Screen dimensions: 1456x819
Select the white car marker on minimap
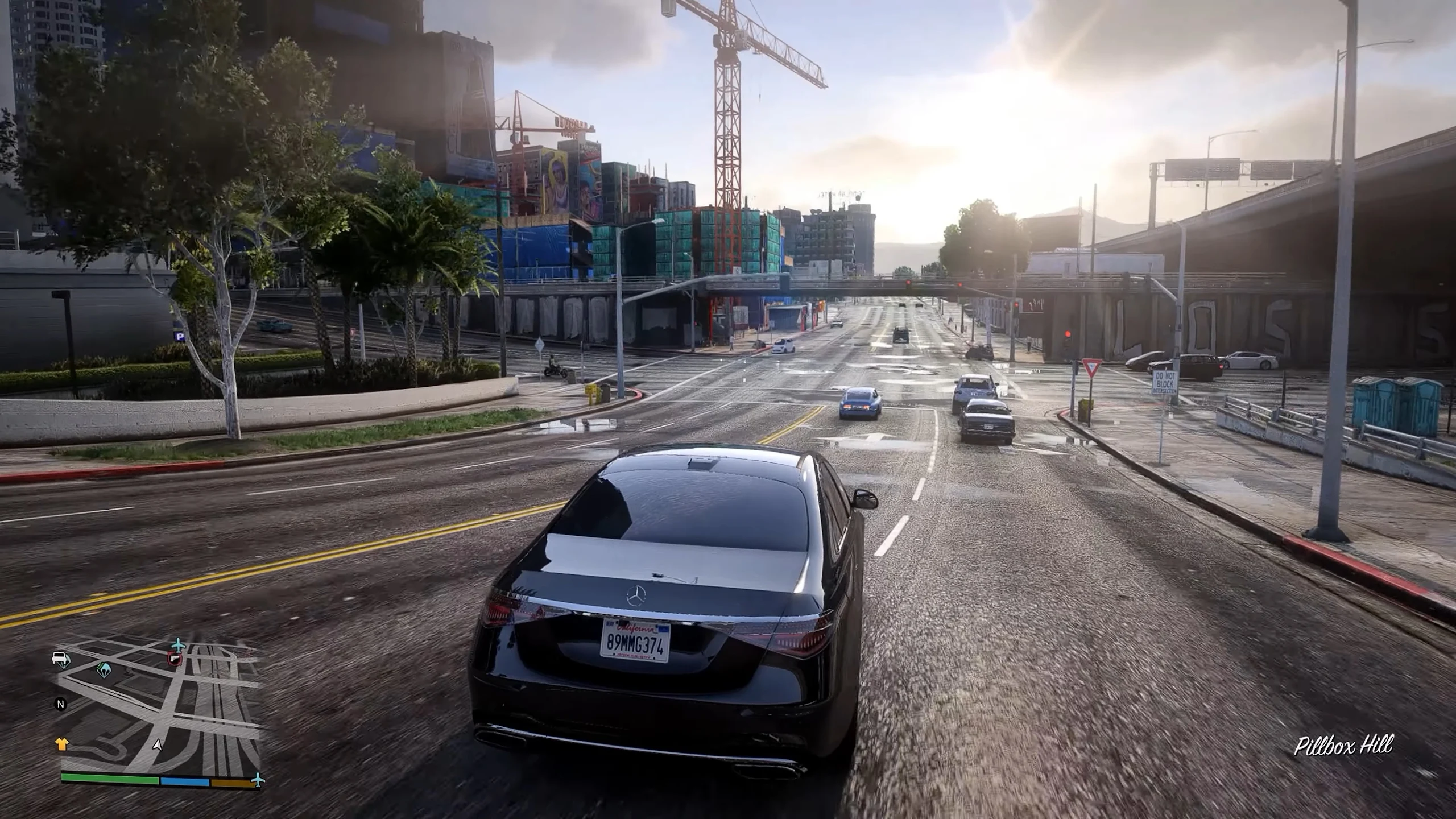tap(60, 659)
